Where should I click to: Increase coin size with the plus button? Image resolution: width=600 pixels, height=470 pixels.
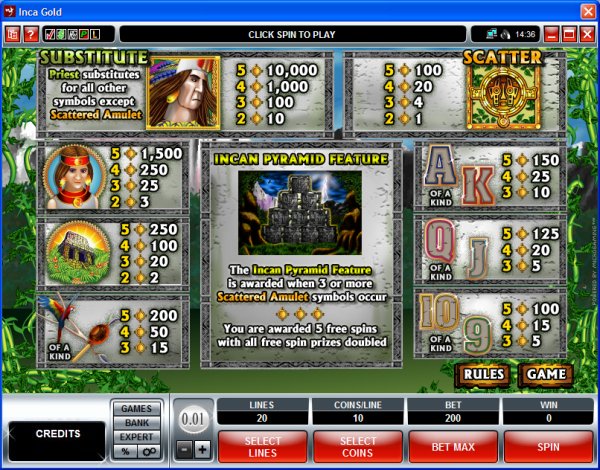coord(202,448)
